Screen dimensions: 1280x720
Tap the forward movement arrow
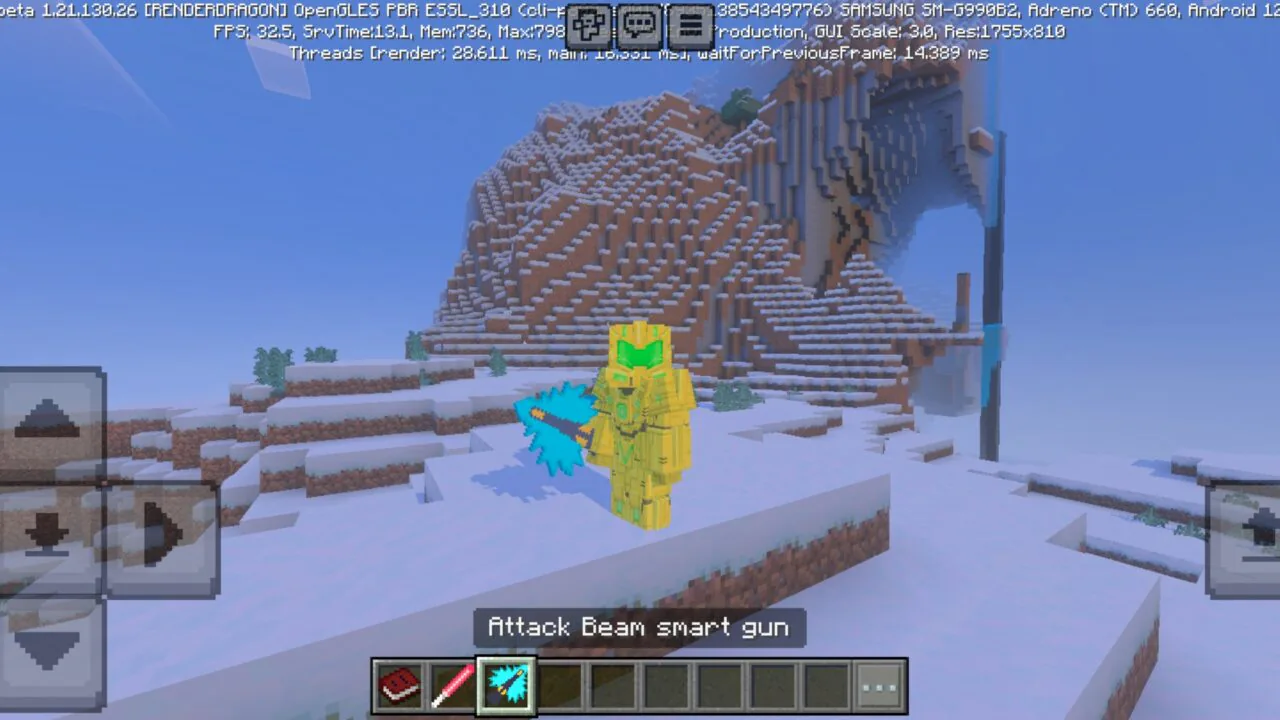coord(50,418)
